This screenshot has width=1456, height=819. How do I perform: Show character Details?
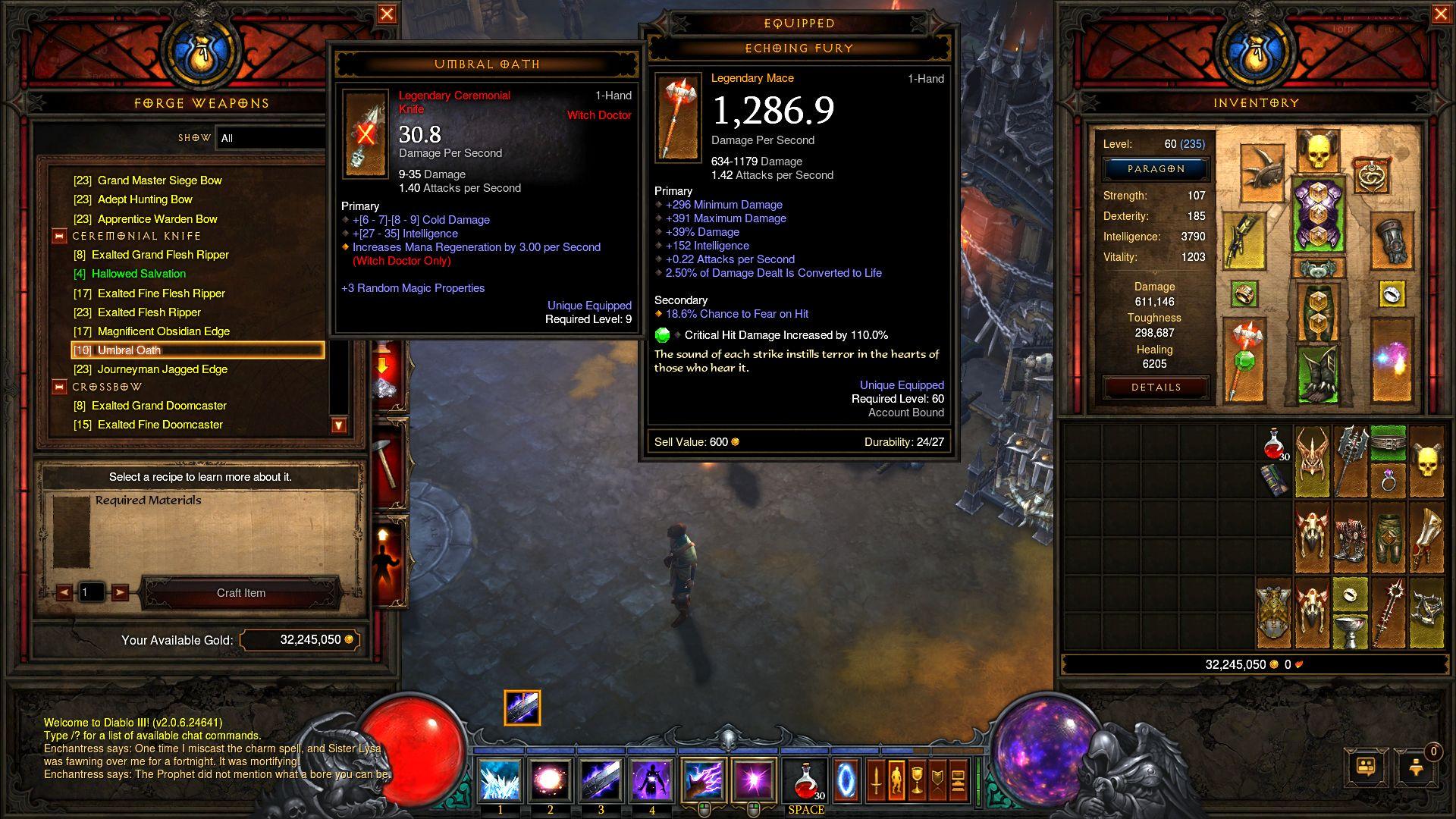point(1156,388)
